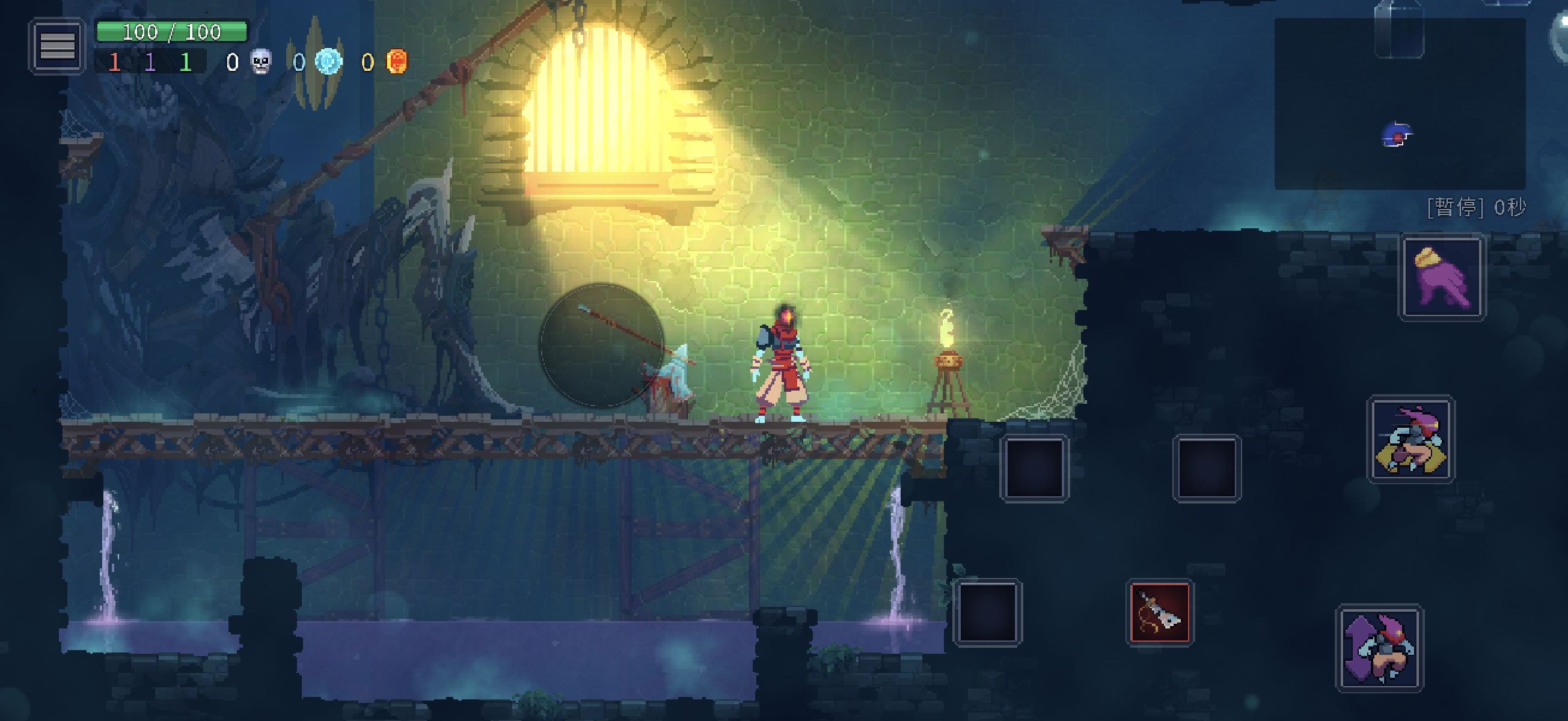Viewport: 1568px width, 721px height.
Task: Tap the virtual joystick circle
Action: pos(601,345)
